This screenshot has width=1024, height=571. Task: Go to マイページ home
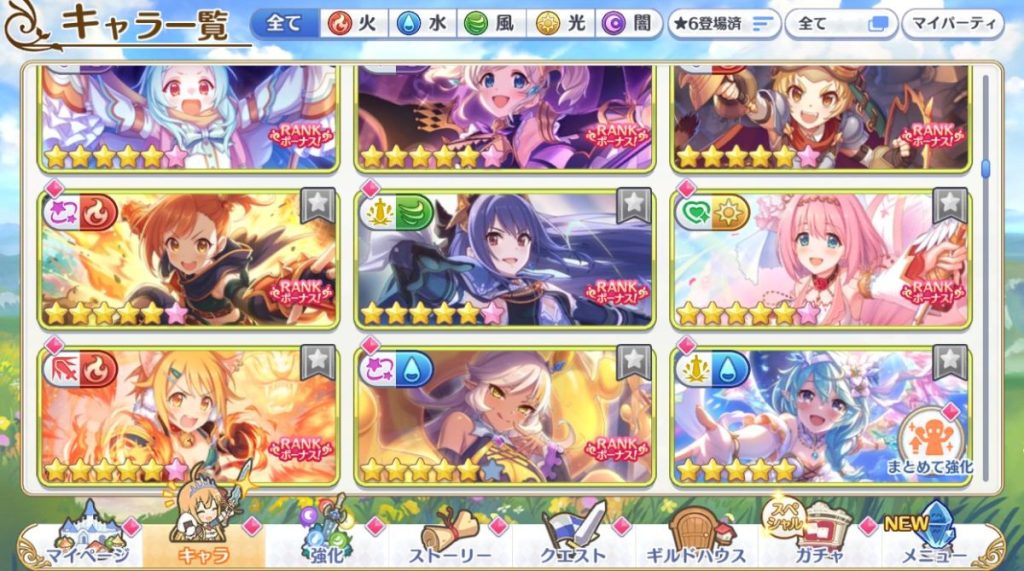85,541
